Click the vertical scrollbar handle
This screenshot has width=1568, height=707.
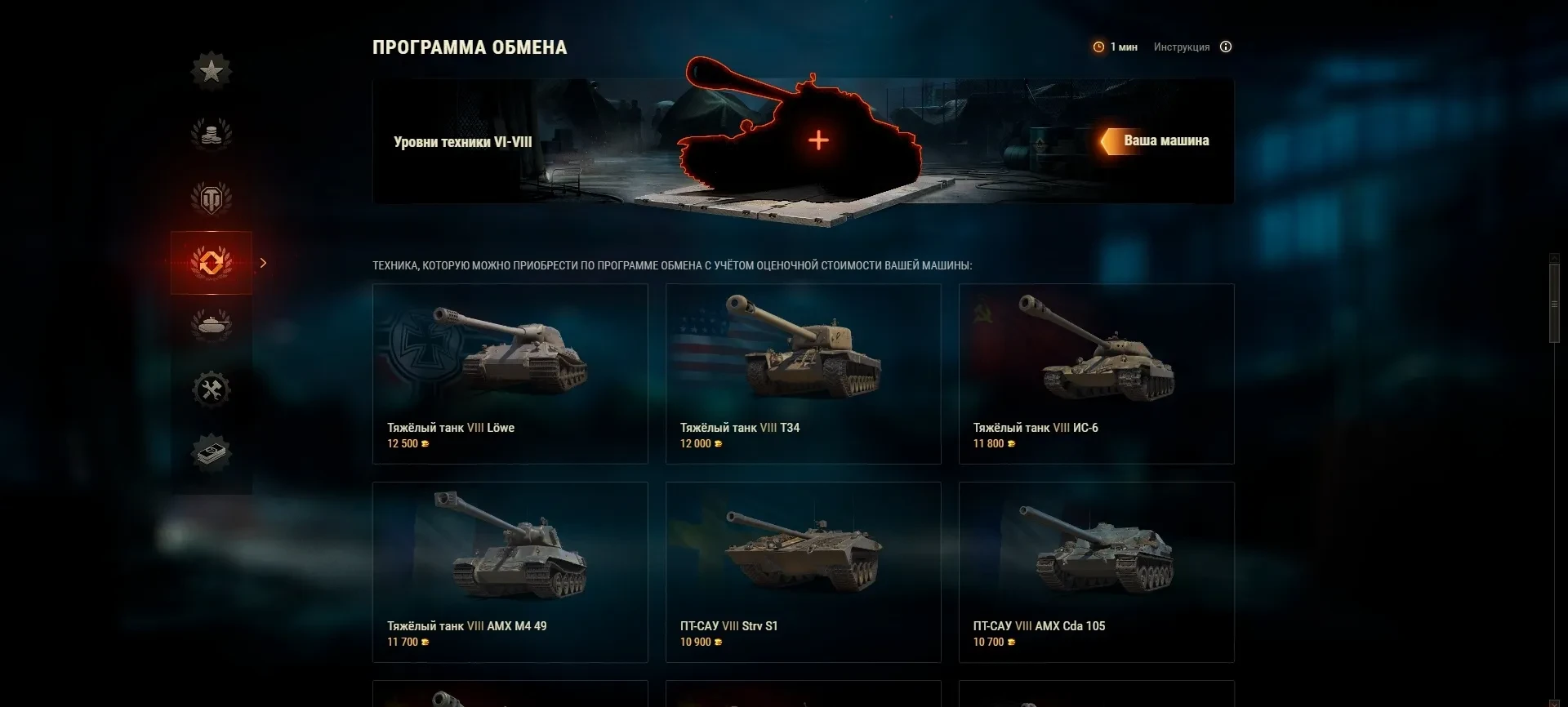pyautogui.click(x=1554, y=302)
